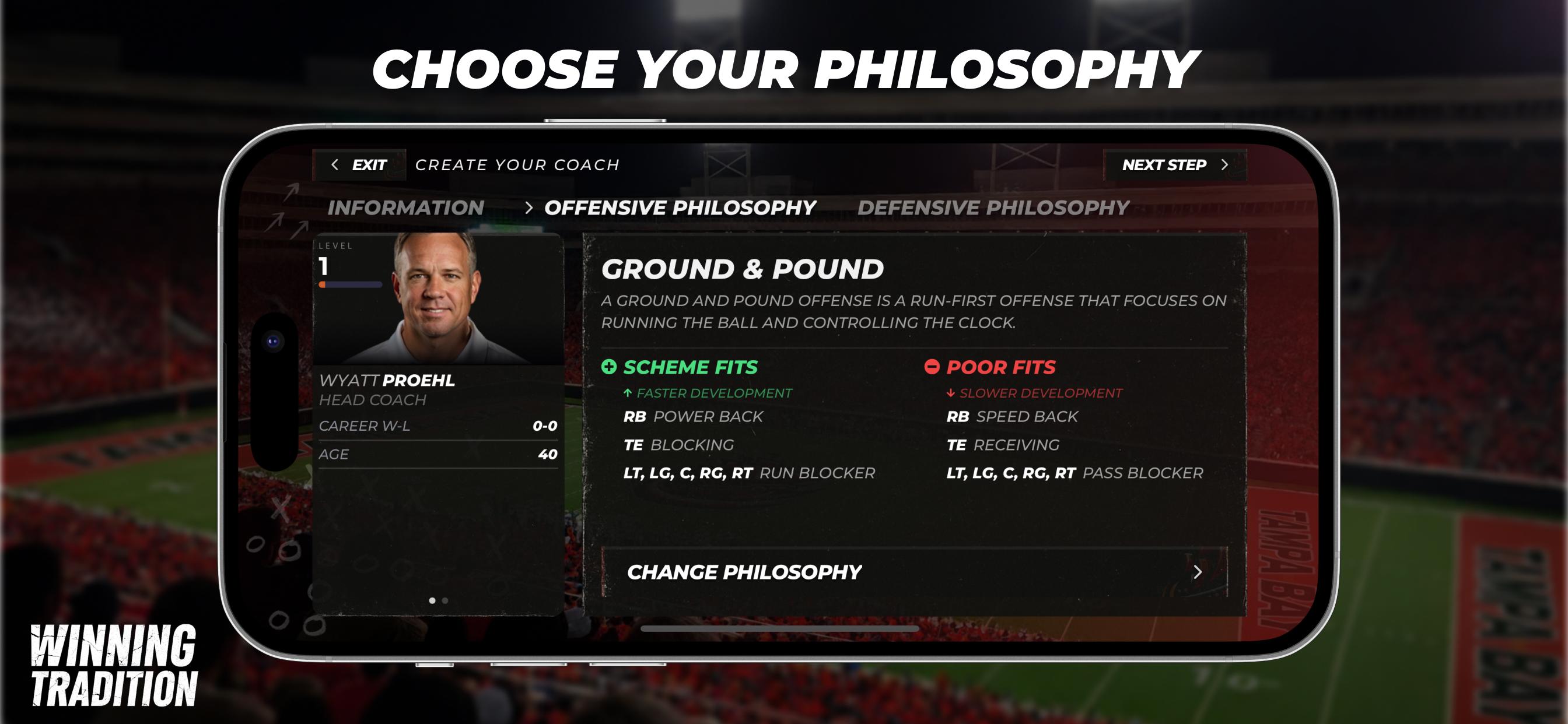Click the arrow on the Change Philosophy row

point(1196,572)
